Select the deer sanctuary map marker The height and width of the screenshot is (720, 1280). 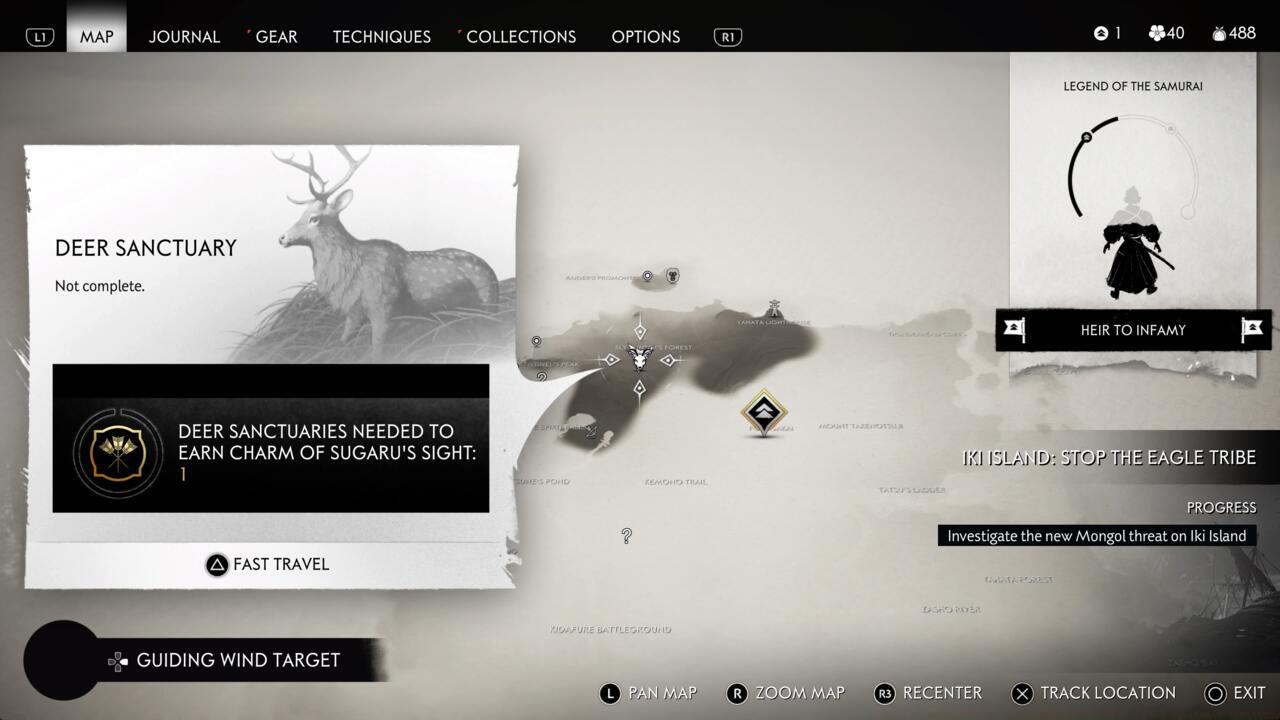tap(639, 358)
